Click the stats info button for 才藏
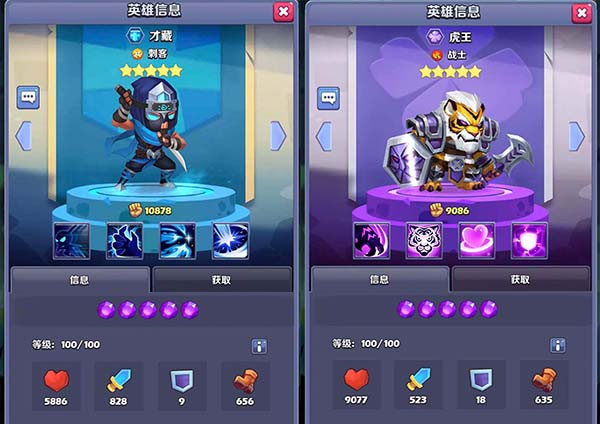Screen dimensions: 600x424 tap(259, 346)
